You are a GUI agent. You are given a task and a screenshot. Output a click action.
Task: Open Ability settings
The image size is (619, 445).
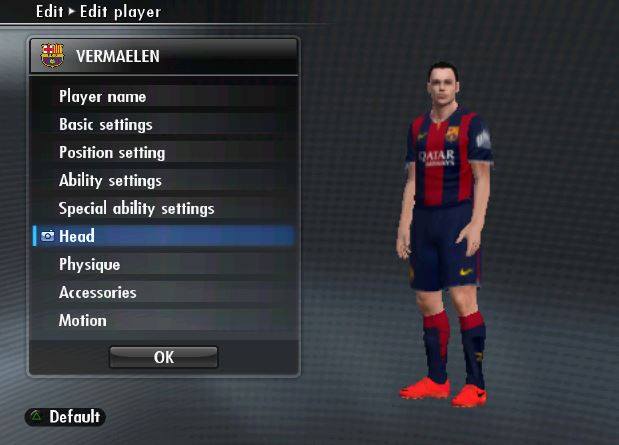tap(110, 181)
